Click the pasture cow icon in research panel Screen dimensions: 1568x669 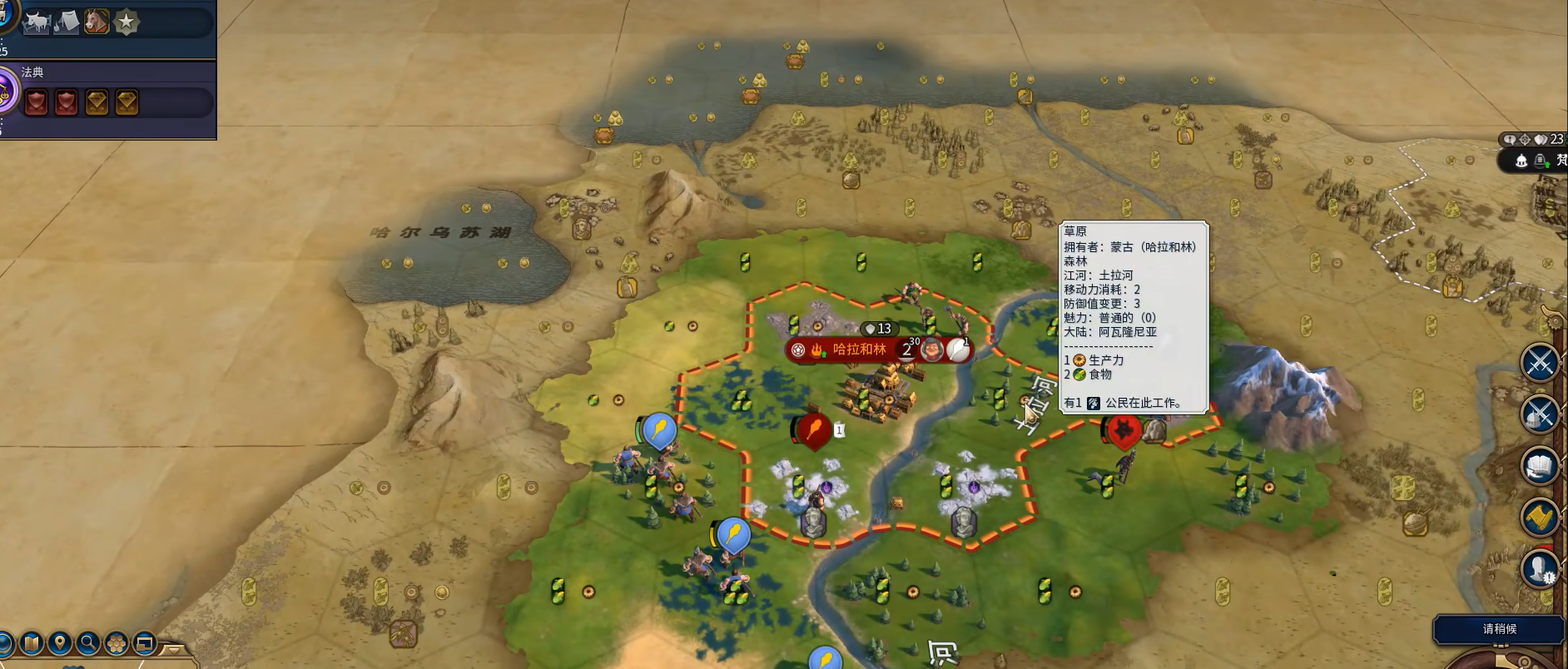coord(37,22)
